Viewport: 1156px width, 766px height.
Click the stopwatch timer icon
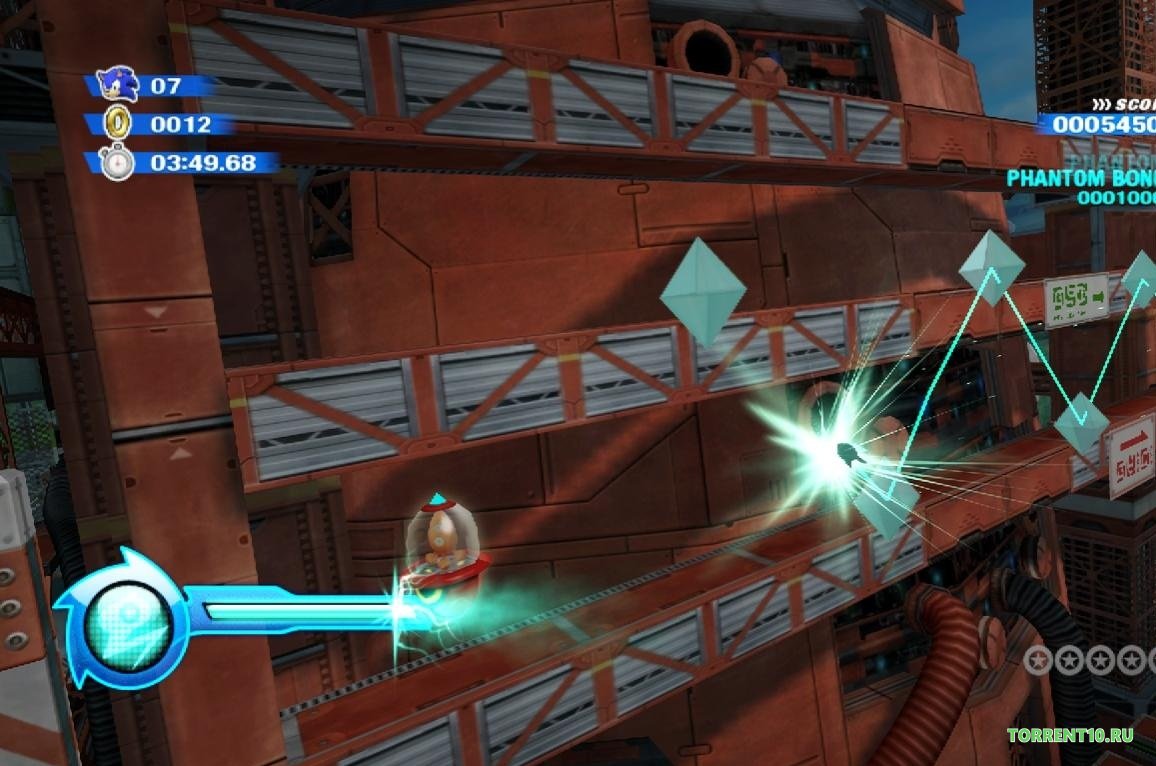tap(117, 163)
